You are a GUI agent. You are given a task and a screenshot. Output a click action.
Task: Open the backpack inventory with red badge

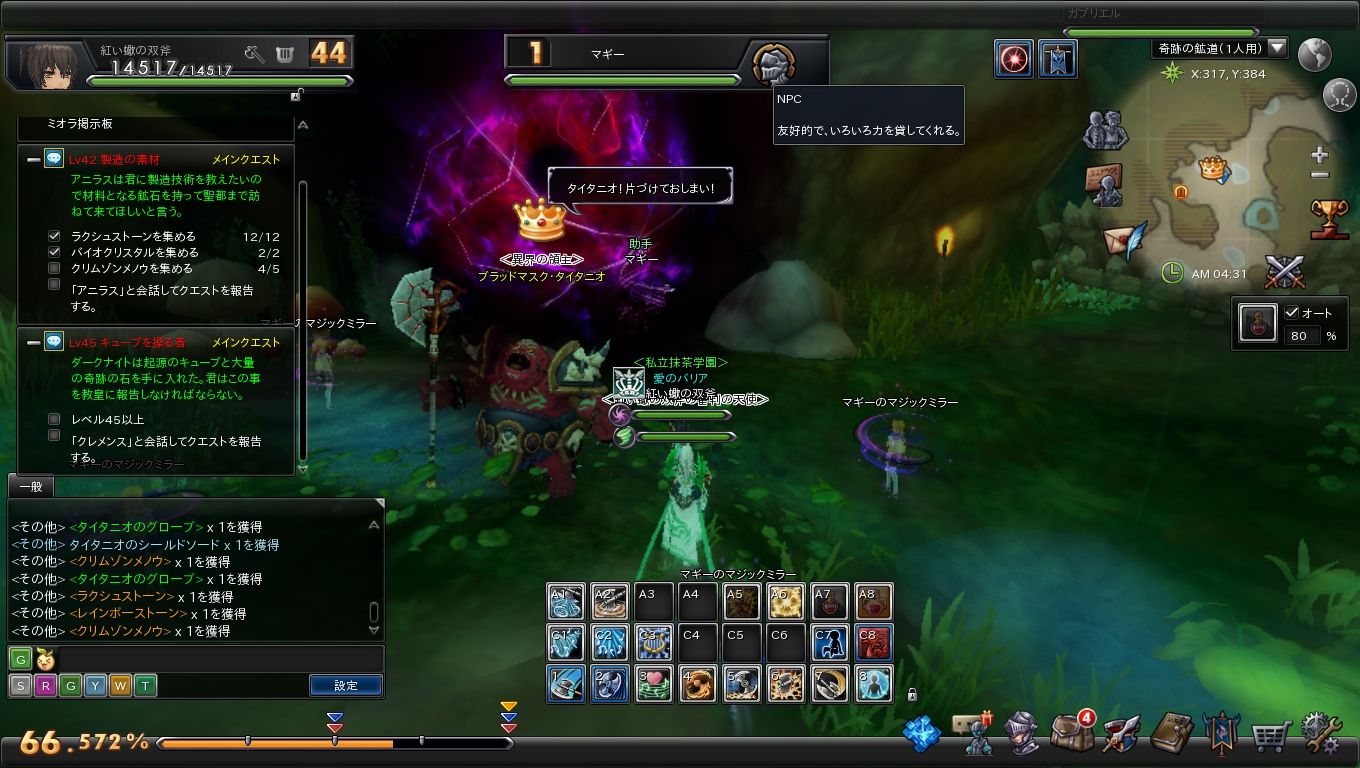1070,733
